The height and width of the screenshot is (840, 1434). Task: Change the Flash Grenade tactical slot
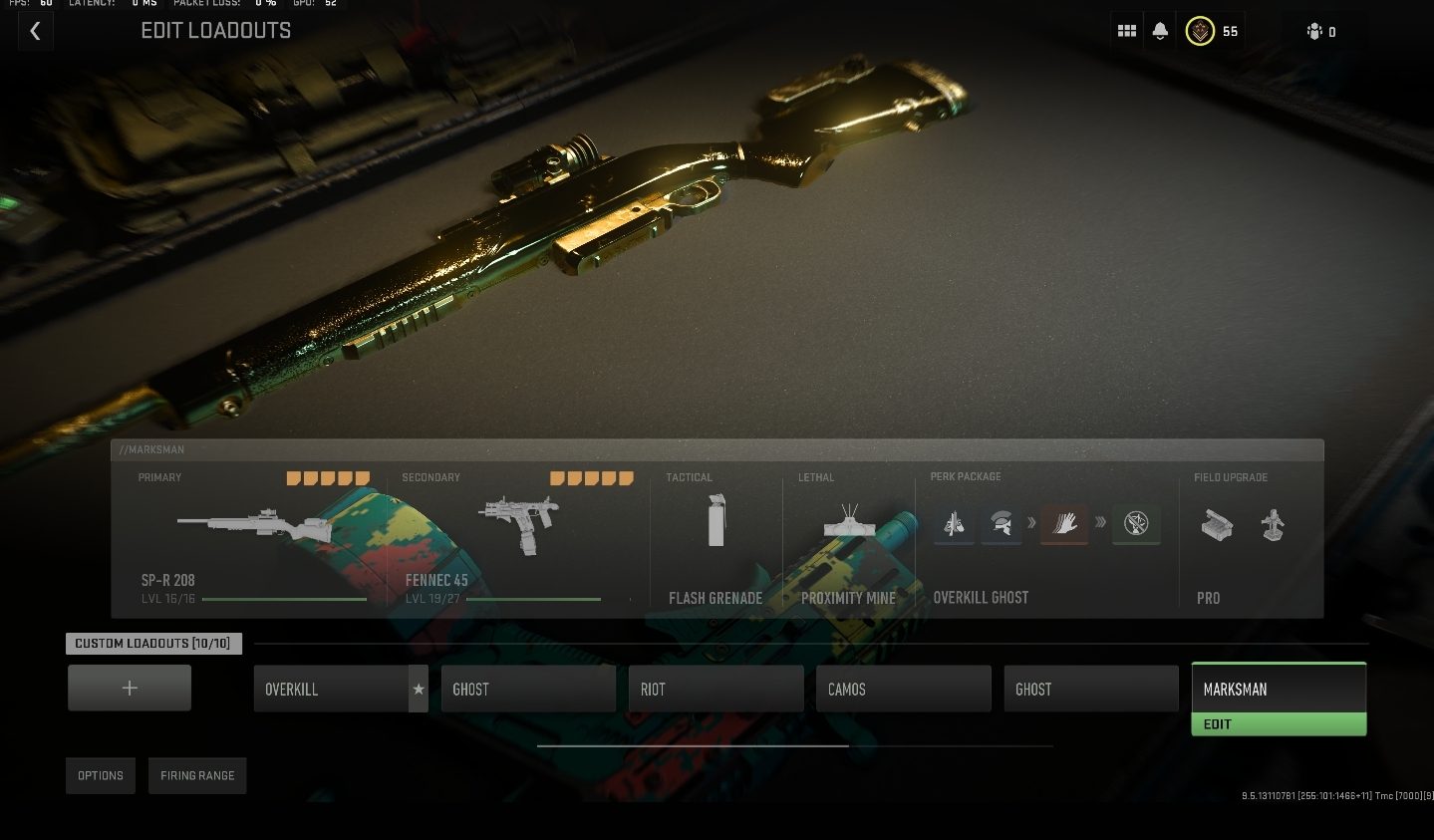tap(716, 538)
